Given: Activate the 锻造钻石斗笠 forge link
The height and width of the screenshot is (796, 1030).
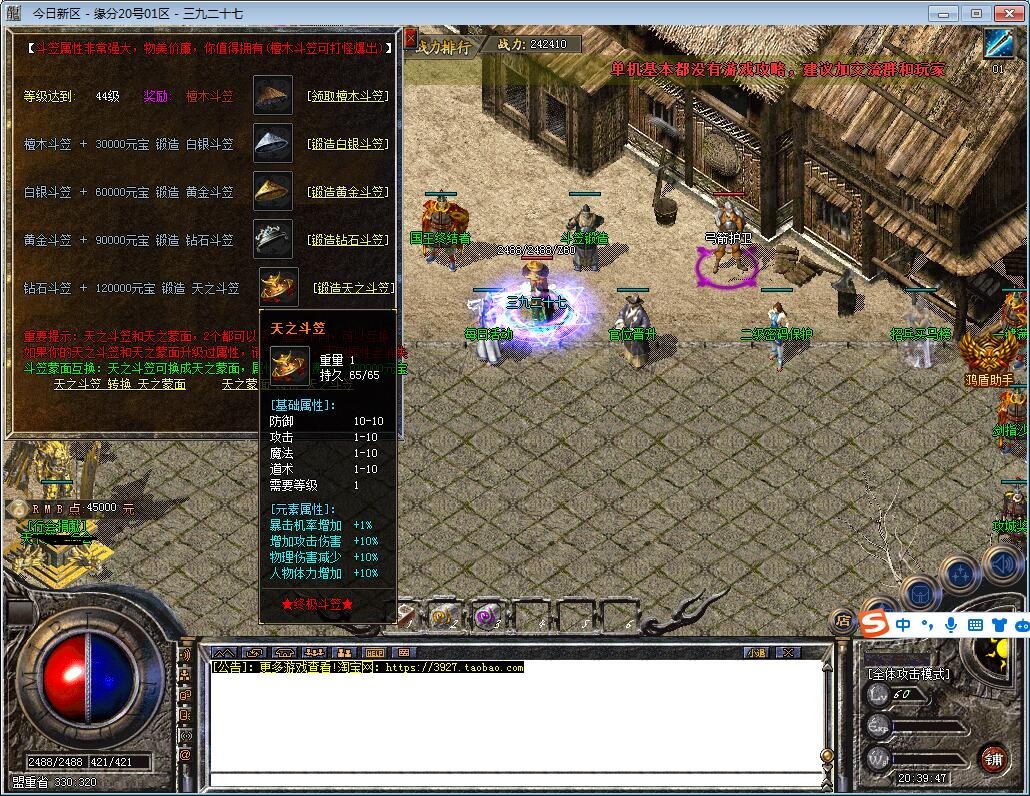Looking at the screenshot, I should click(347, 240).
